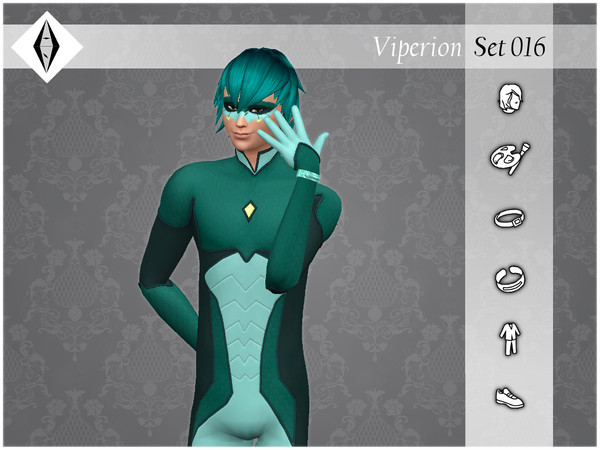Select the ring accessory icon
The width and height of the screenshot is (600, 450).
coord(510,277)
